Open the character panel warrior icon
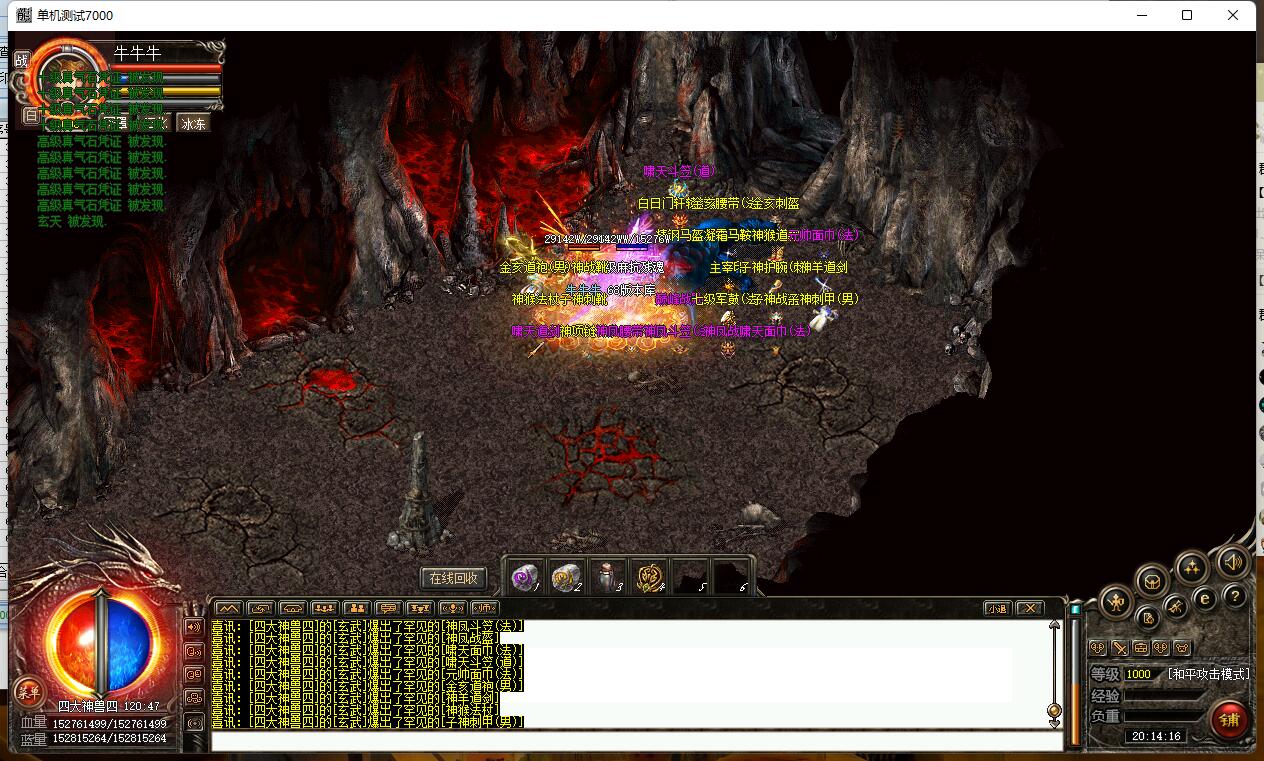 pyautogui.click(x=1116, y=602)
